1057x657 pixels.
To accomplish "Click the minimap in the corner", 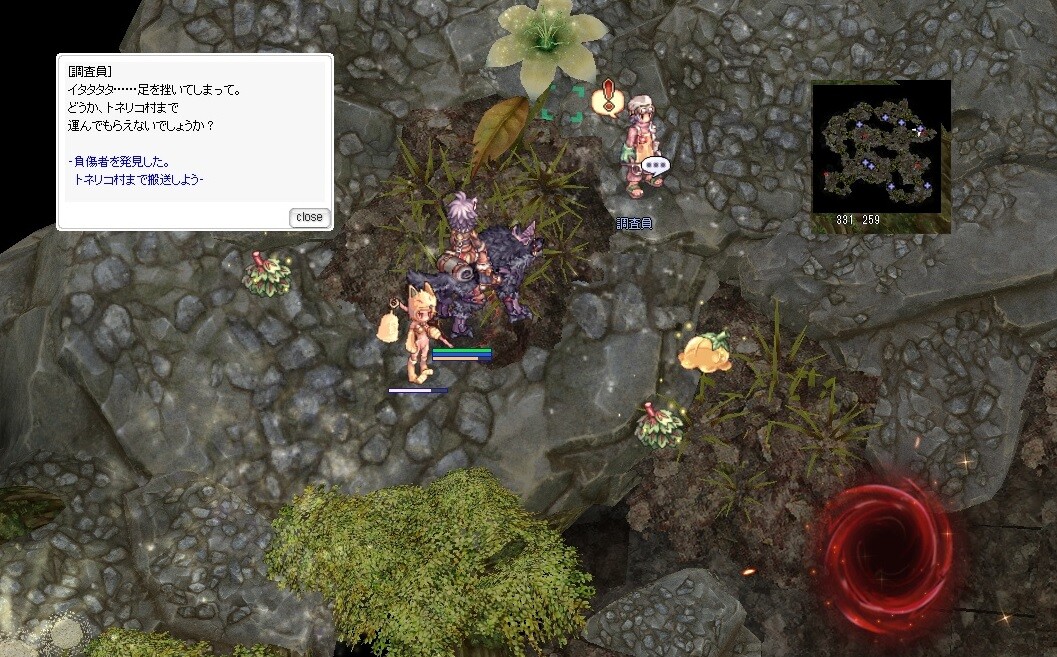I will [x=881, y=148].
